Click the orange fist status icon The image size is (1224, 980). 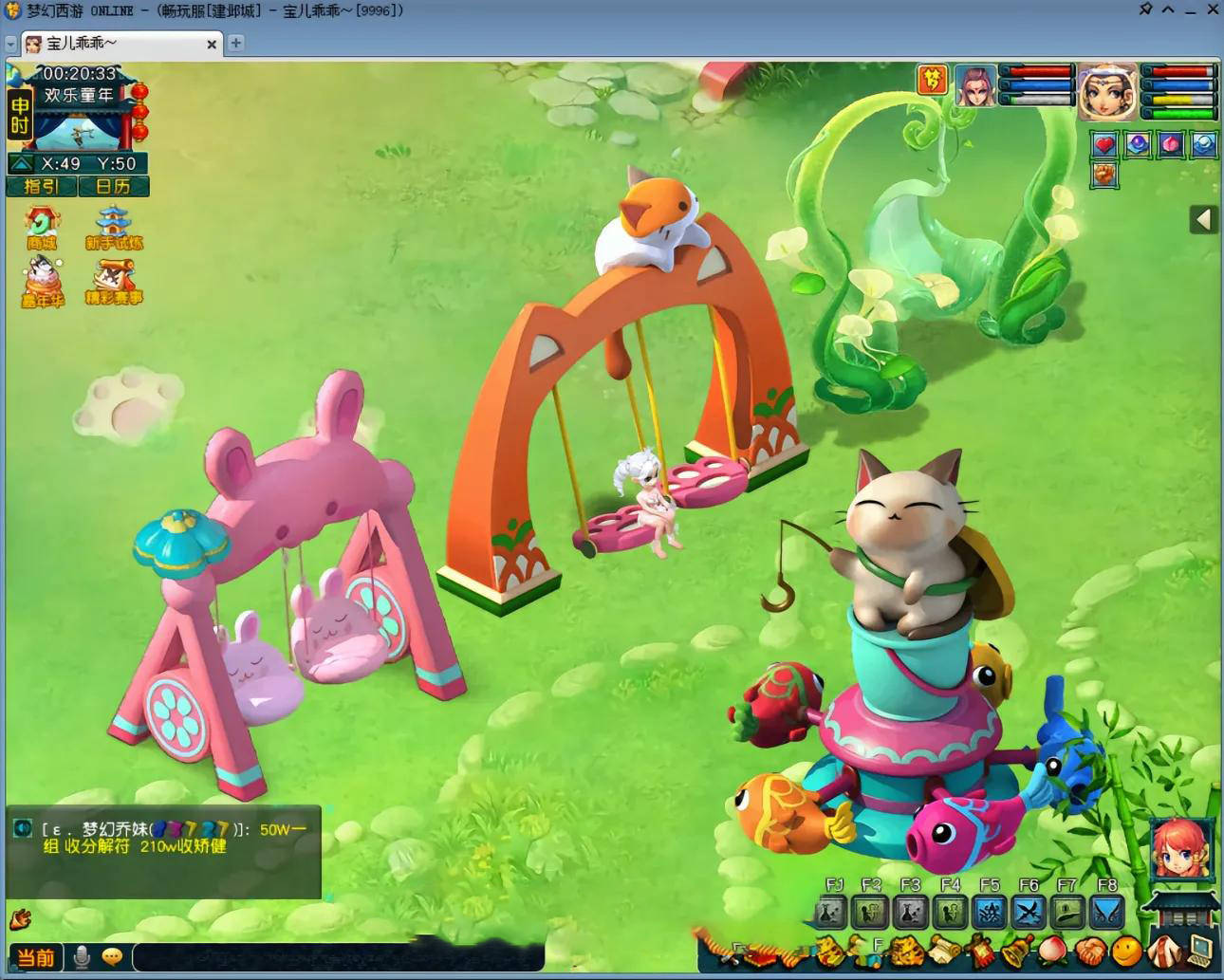coord(1104,175)
